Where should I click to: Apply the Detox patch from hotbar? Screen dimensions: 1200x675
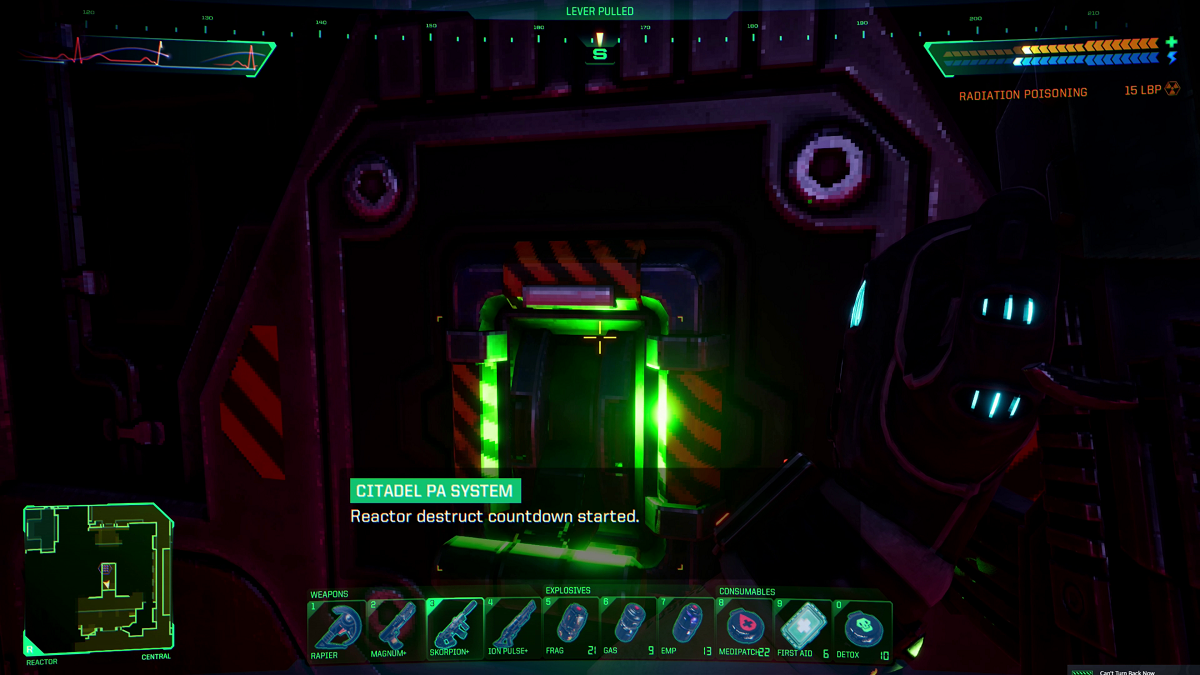click(x=861, y=627)
